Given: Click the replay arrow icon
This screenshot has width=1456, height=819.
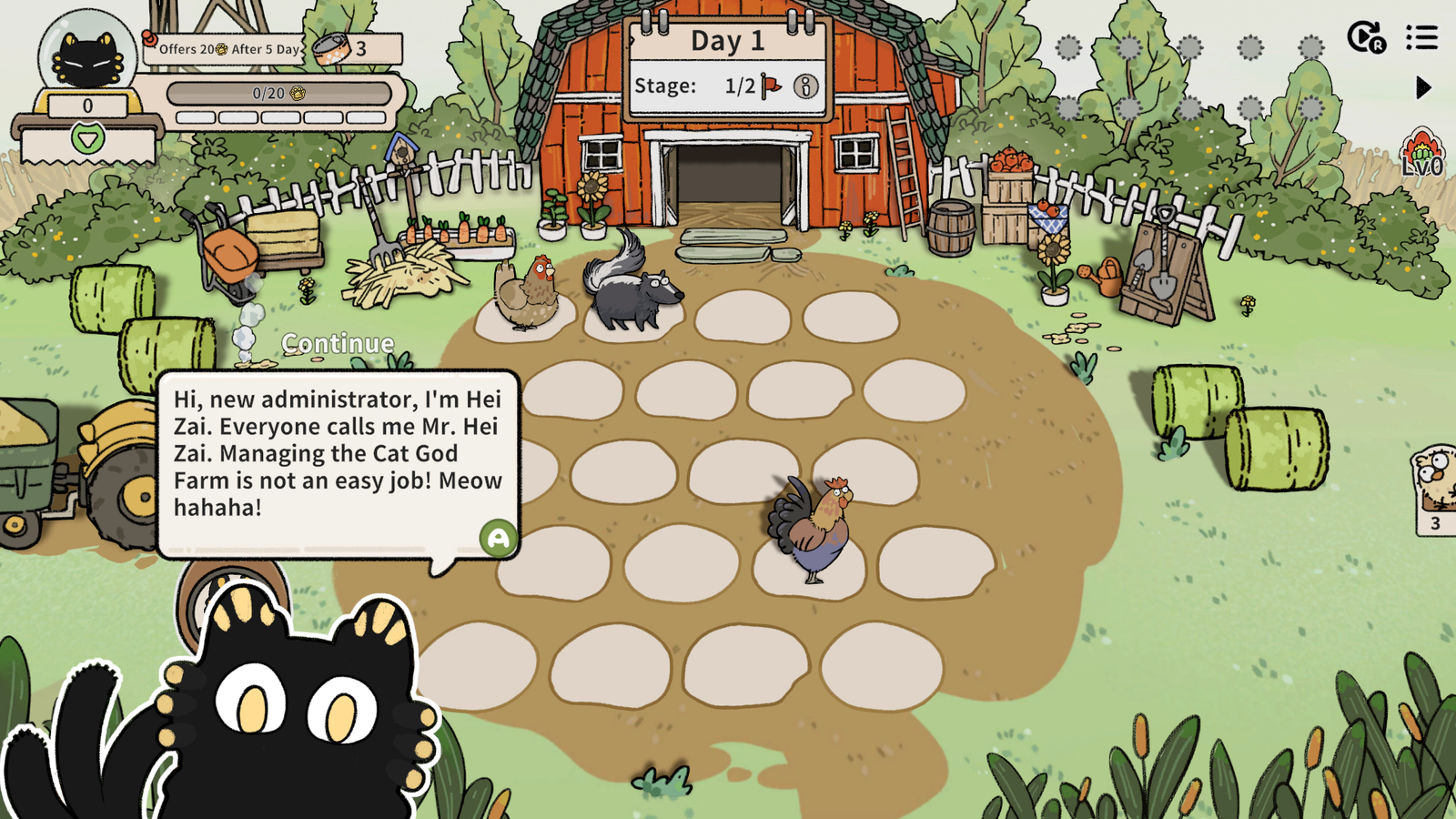Looking at the screenshot, I should 1365,38.
